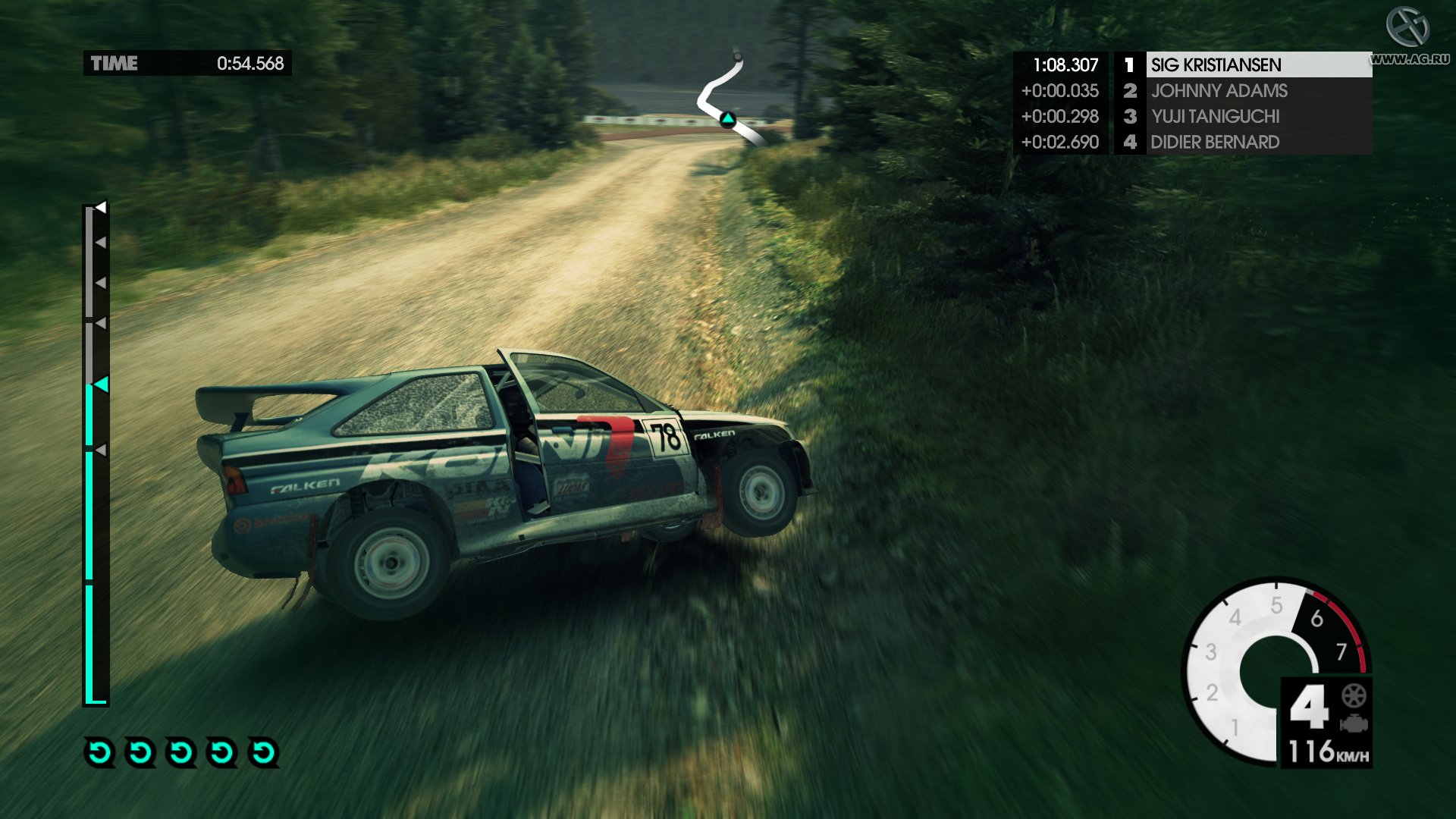Screen dimensions: 1456x819
Task: Click the cyan stage progress marker
Action: pos(100,384)
